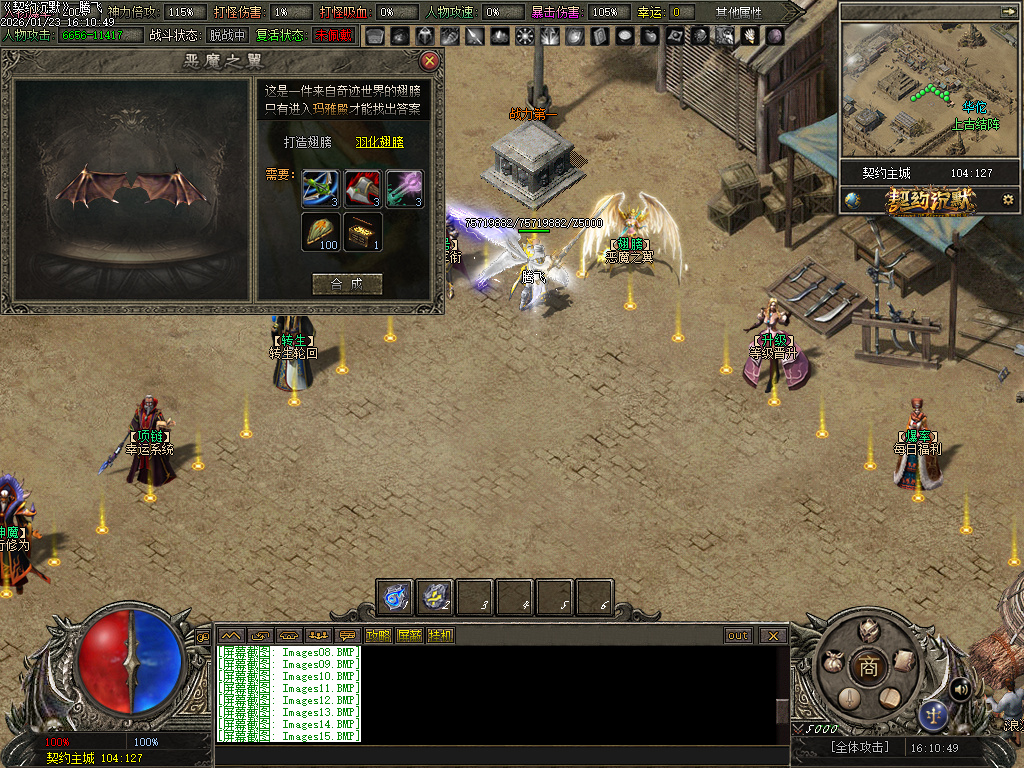Activate the skill in hotbar slot 2

pyautogui.click(x=436, y=597)
